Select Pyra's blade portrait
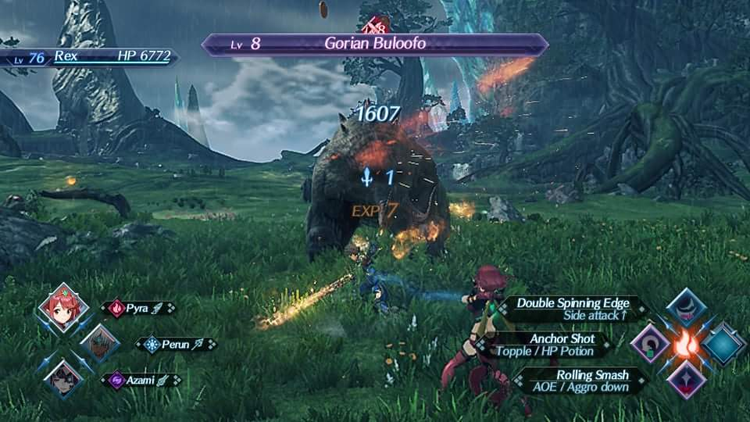750x422 pixels. 62,309
